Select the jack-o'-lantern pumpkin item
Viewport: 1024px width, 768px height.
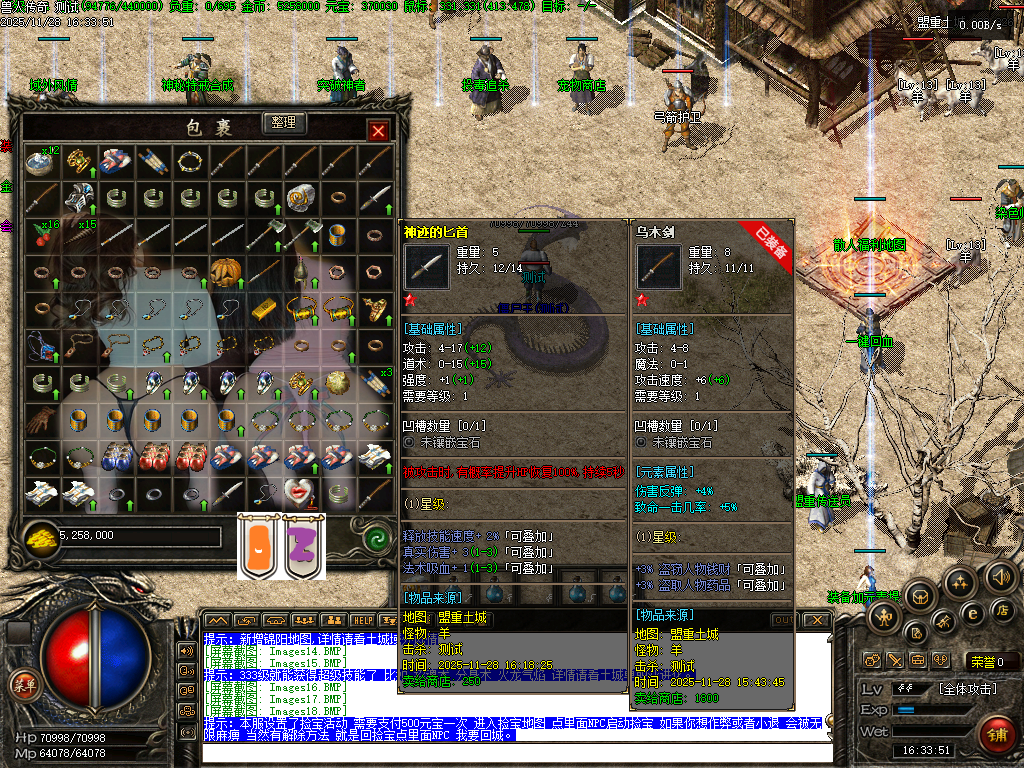click(x=223, y=271)
